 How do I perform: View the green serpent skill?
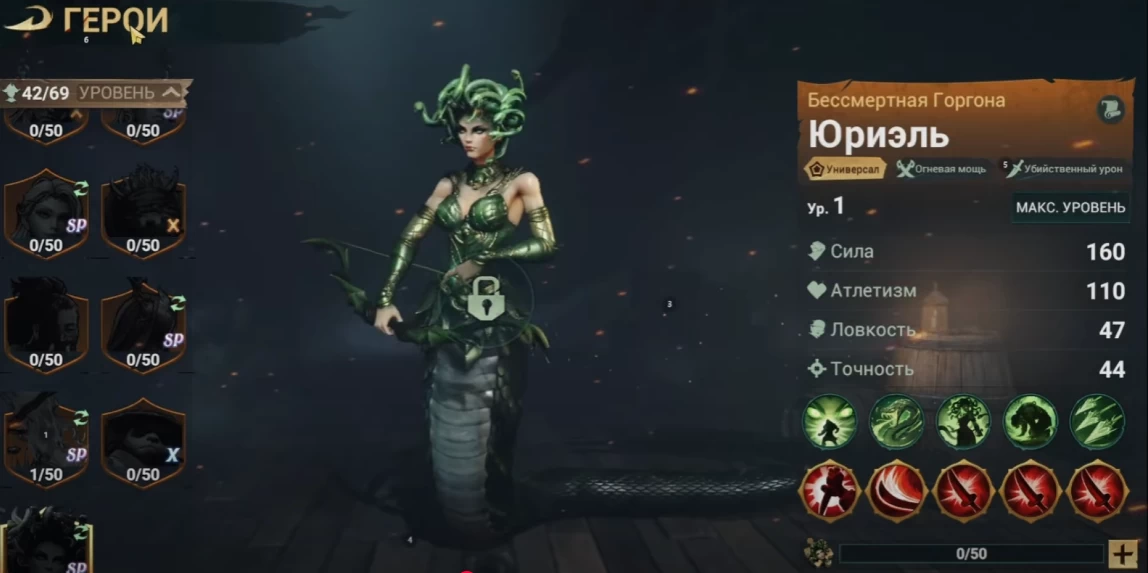(896, 421)
